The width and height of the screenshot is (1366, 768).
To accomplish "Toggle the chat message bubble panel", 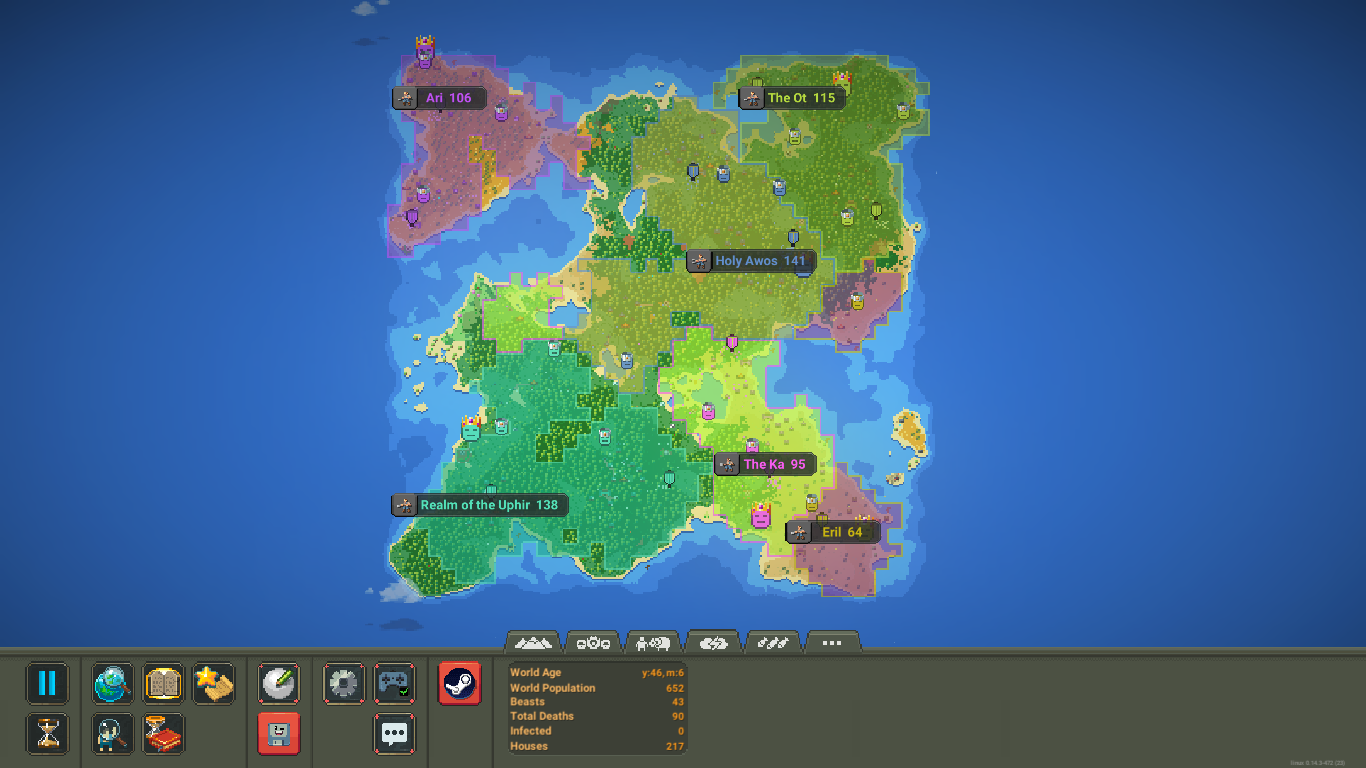I will [394, 734].
